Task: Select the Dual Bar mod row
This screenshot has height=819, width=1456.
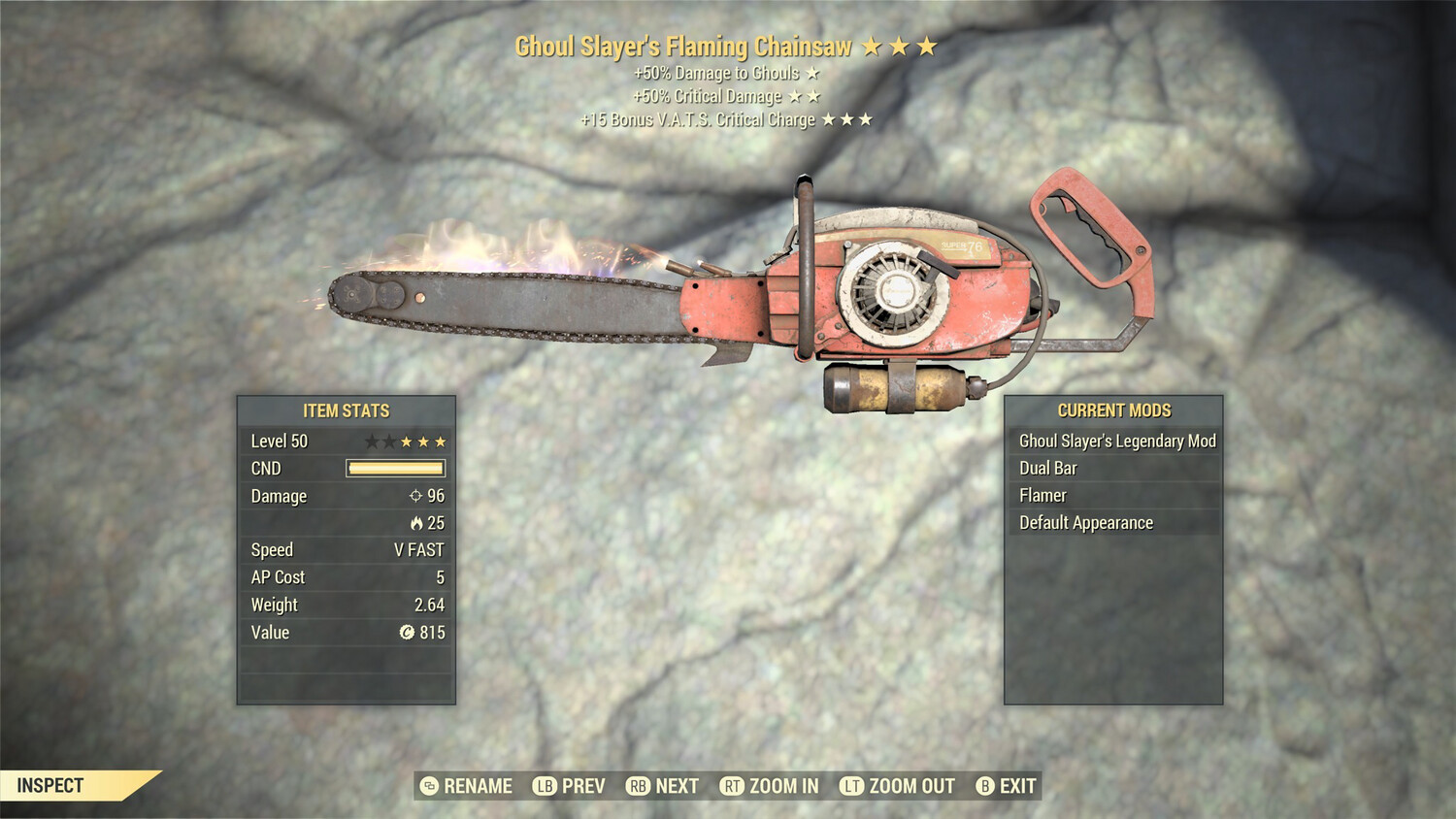Action: (1114, 468)
